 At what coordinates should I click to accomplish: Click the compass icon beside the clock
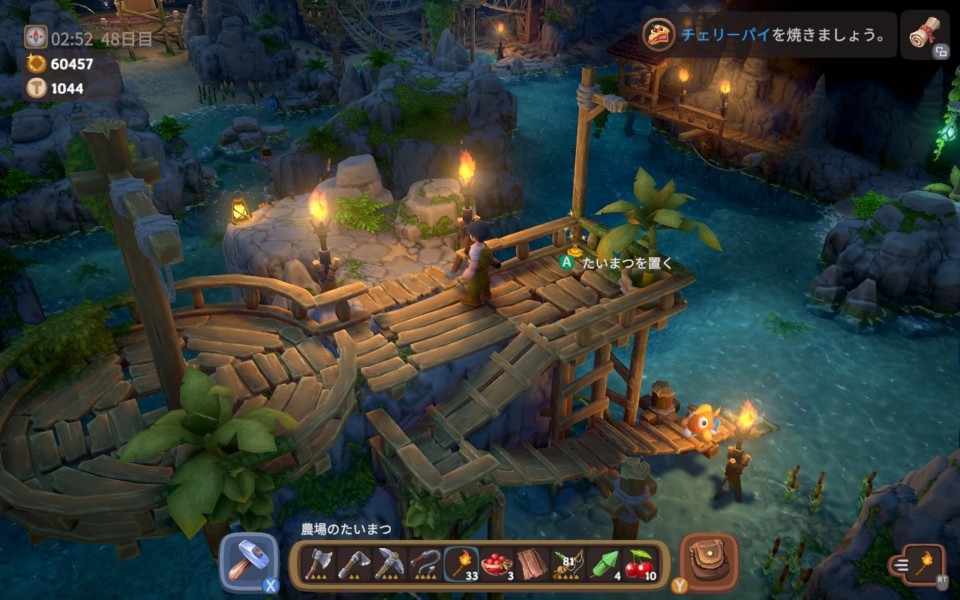[36, 38]
